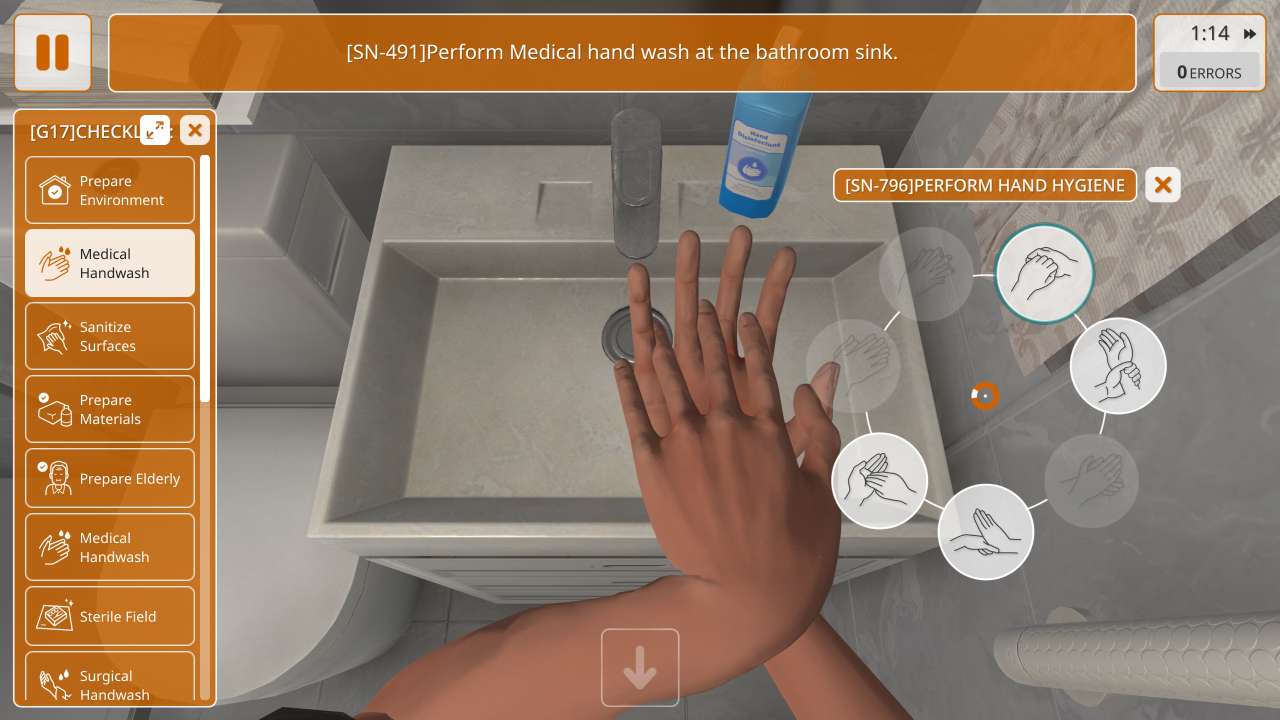The width and height of the screenshot is (1280, 720).
Task: Select Prepare Environment in checklist
Action: pyautogui.click(x=110, y=190)
